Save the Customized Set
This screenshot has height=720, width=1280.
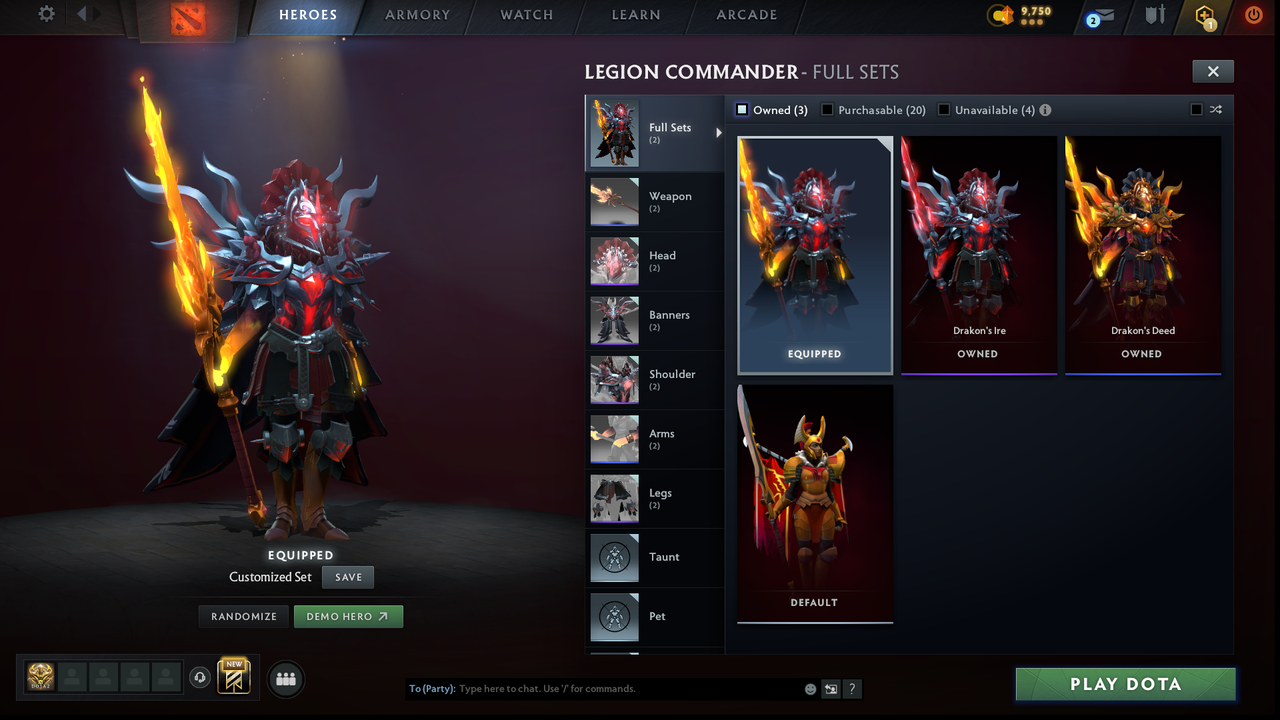tap(347, 577)
